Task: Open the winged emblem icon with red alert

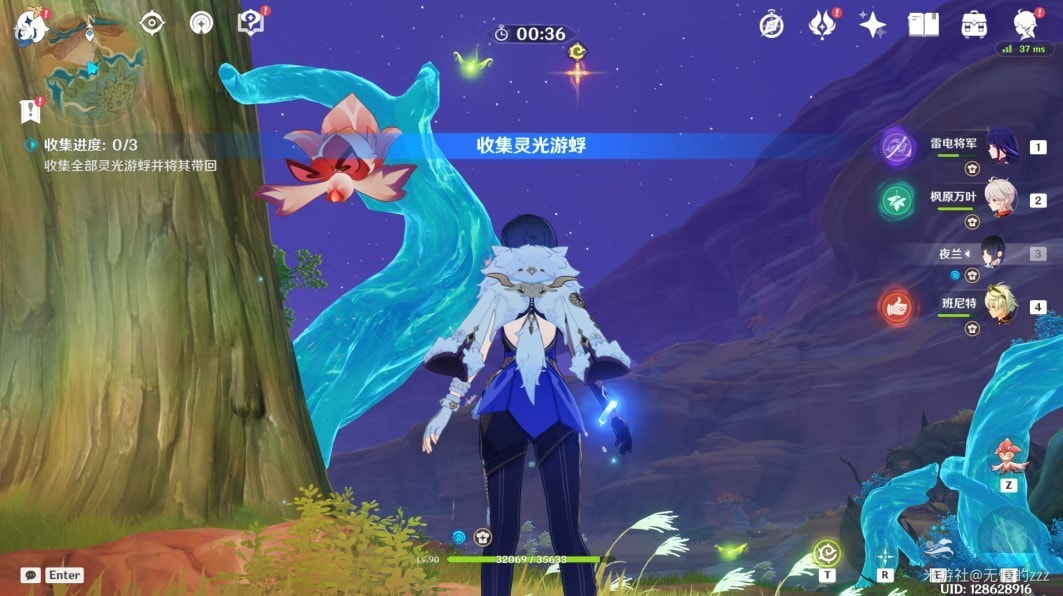Action: point(823,25)
